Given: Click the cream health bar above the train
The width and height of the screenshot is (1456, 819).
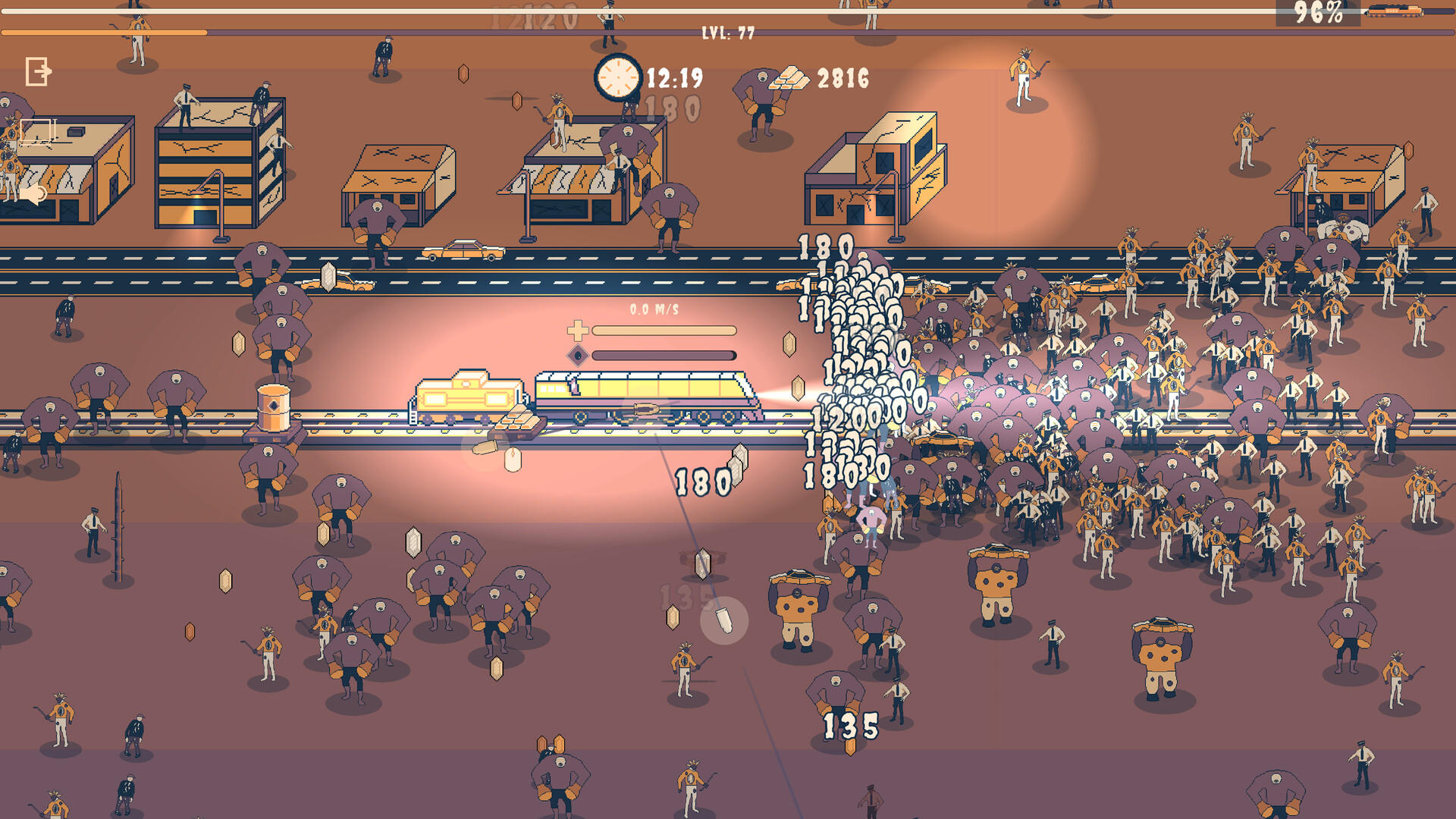Looking at the screenshot, I should click(664, 331).
